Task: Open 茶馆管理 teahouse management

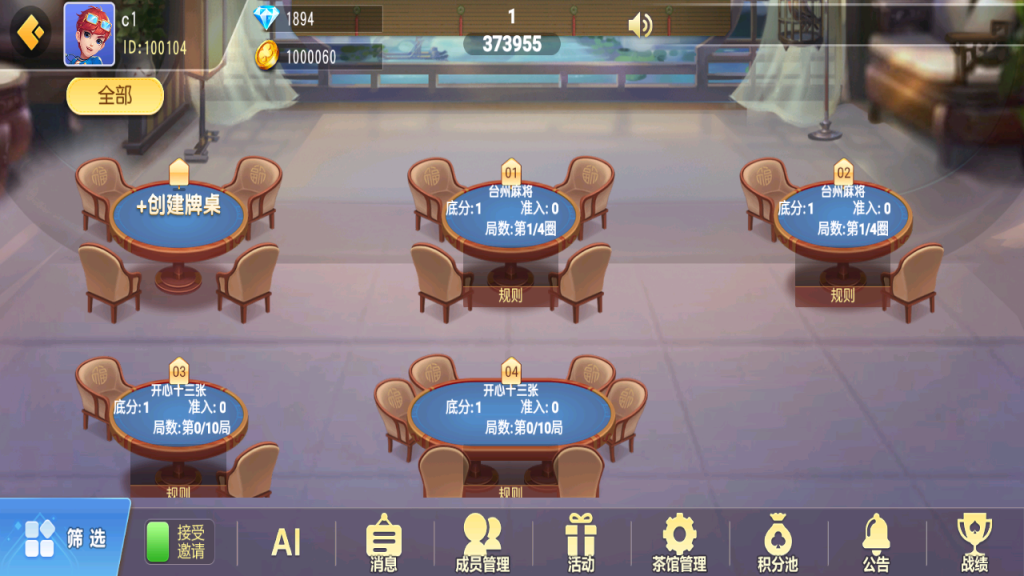Action: click(679, 543)
